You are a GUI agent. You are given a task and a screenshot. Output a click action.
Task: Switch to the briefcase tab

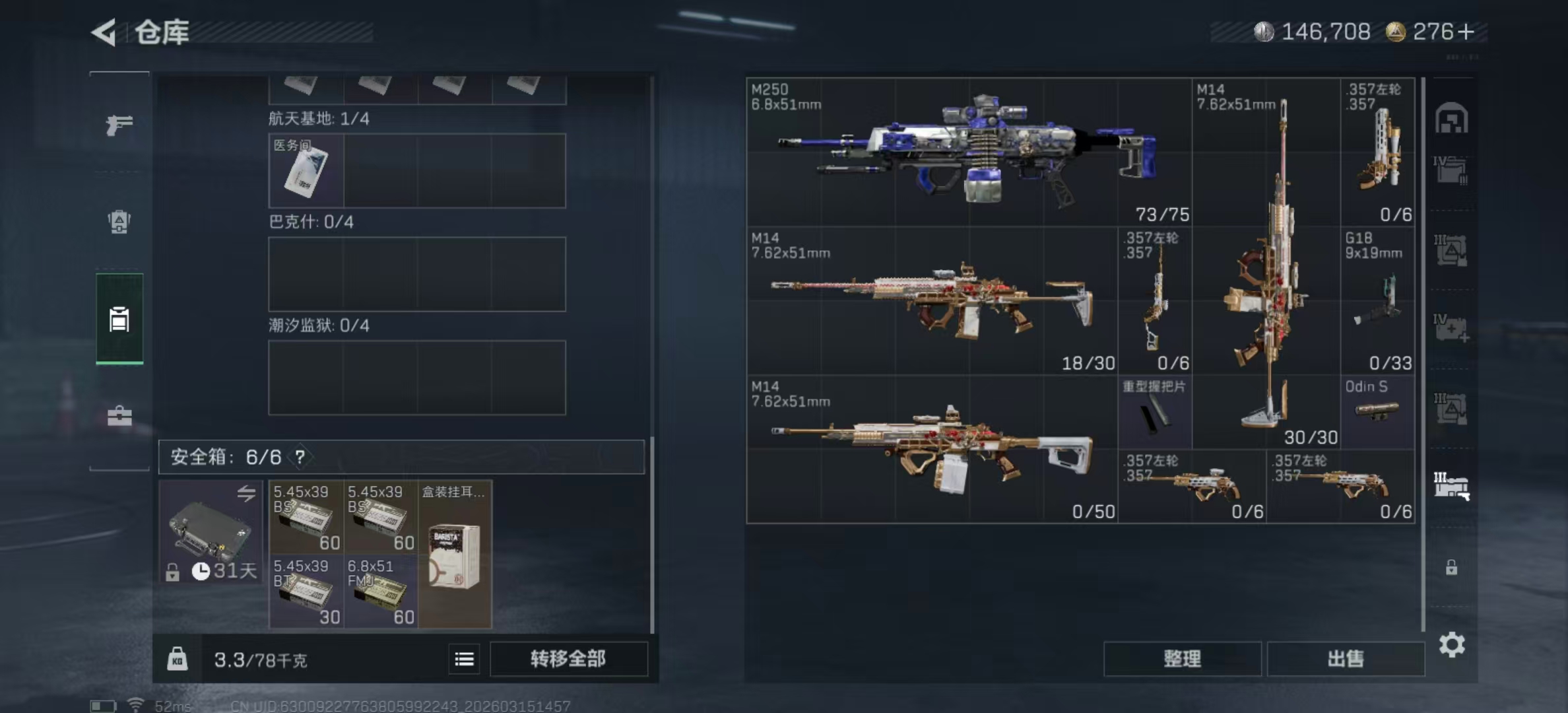click(119, 416)
